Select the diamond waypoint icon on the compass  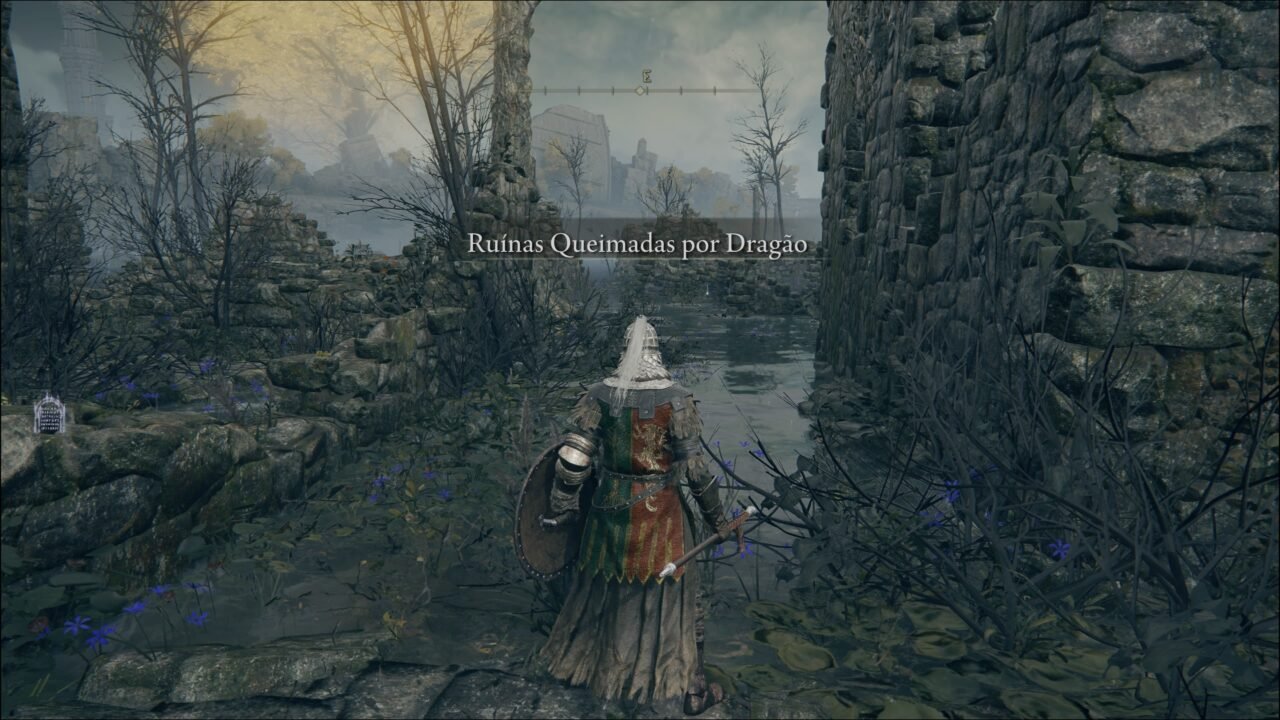640,91
